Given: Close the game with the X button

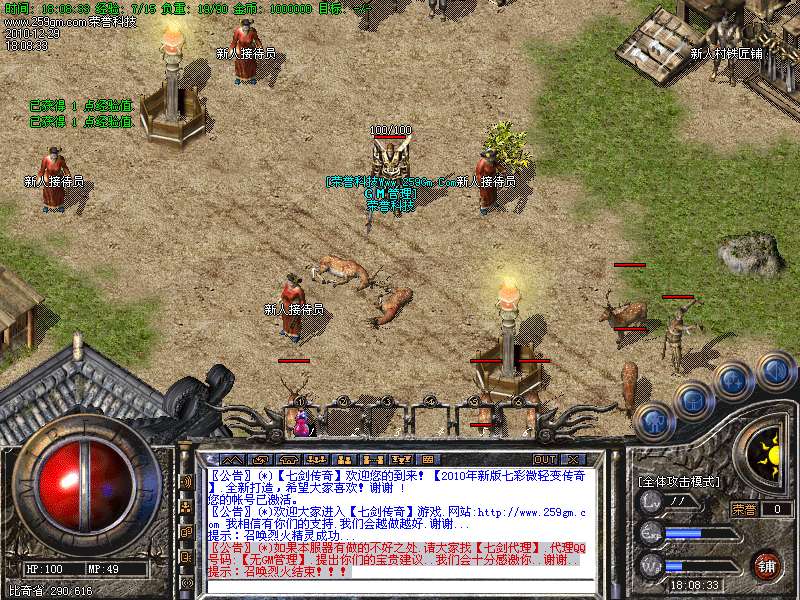Looking at the screenshot, I should pos(573,459).
